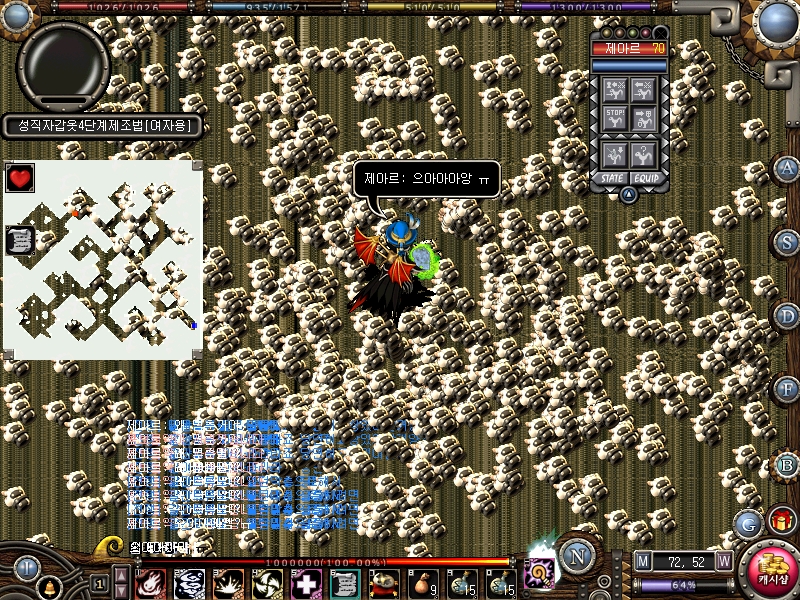Select the red heart icon on the map
Screen dimensions: 800x600
click(x=20, y=178)
